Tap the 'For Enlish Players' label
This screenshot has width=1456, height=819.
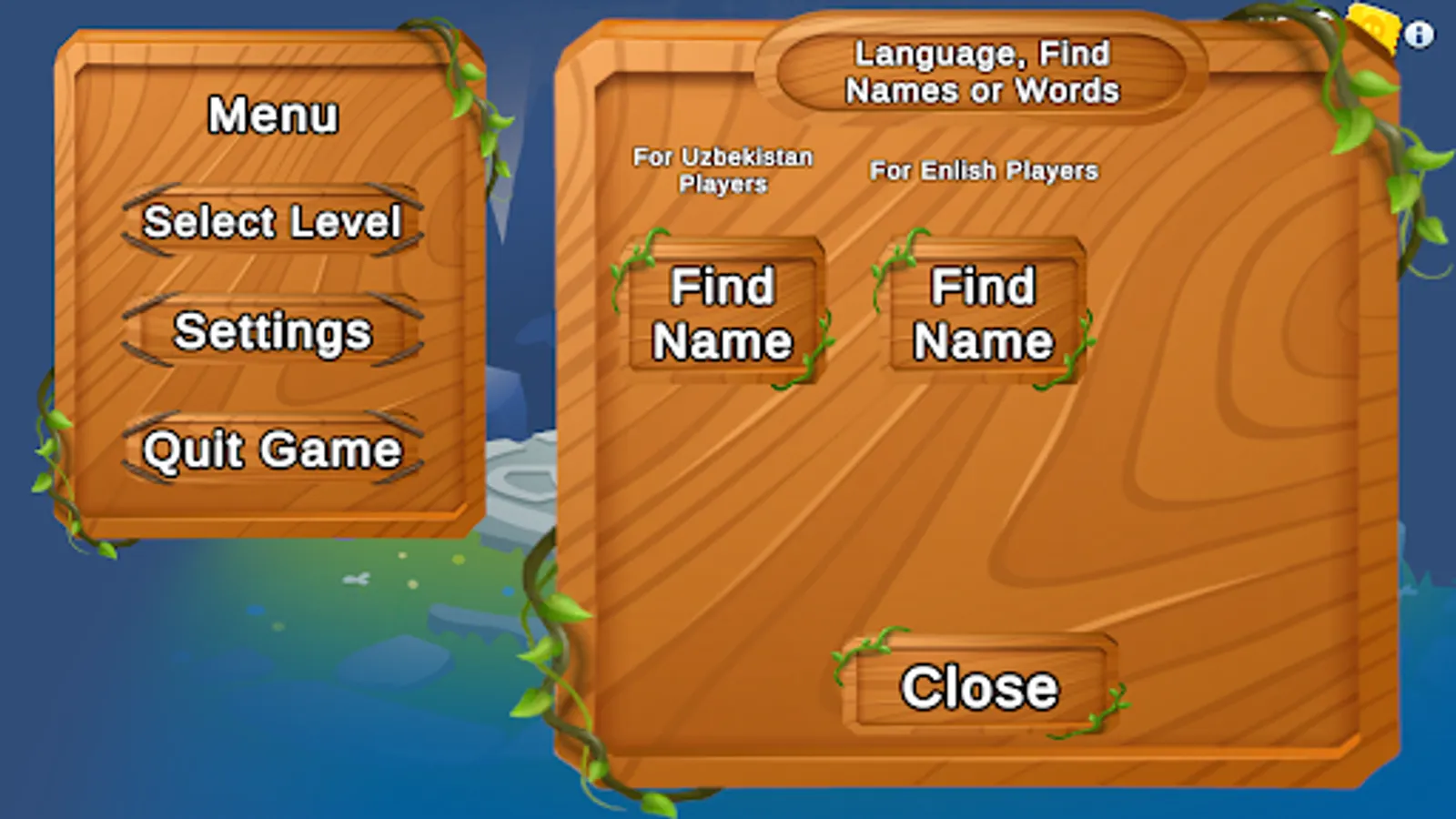pyautogui.click(x=983, y=170)
